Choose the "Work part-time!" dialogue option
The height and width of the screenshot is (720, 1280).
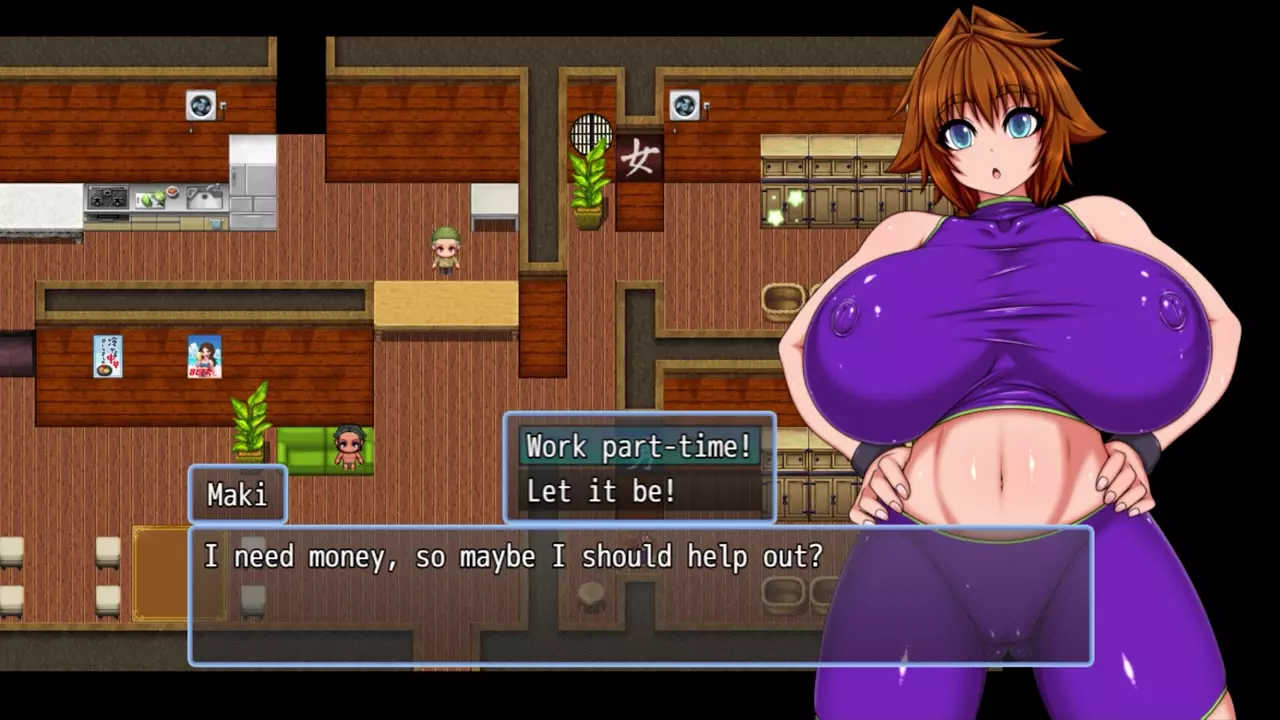[x=639, y=446]
